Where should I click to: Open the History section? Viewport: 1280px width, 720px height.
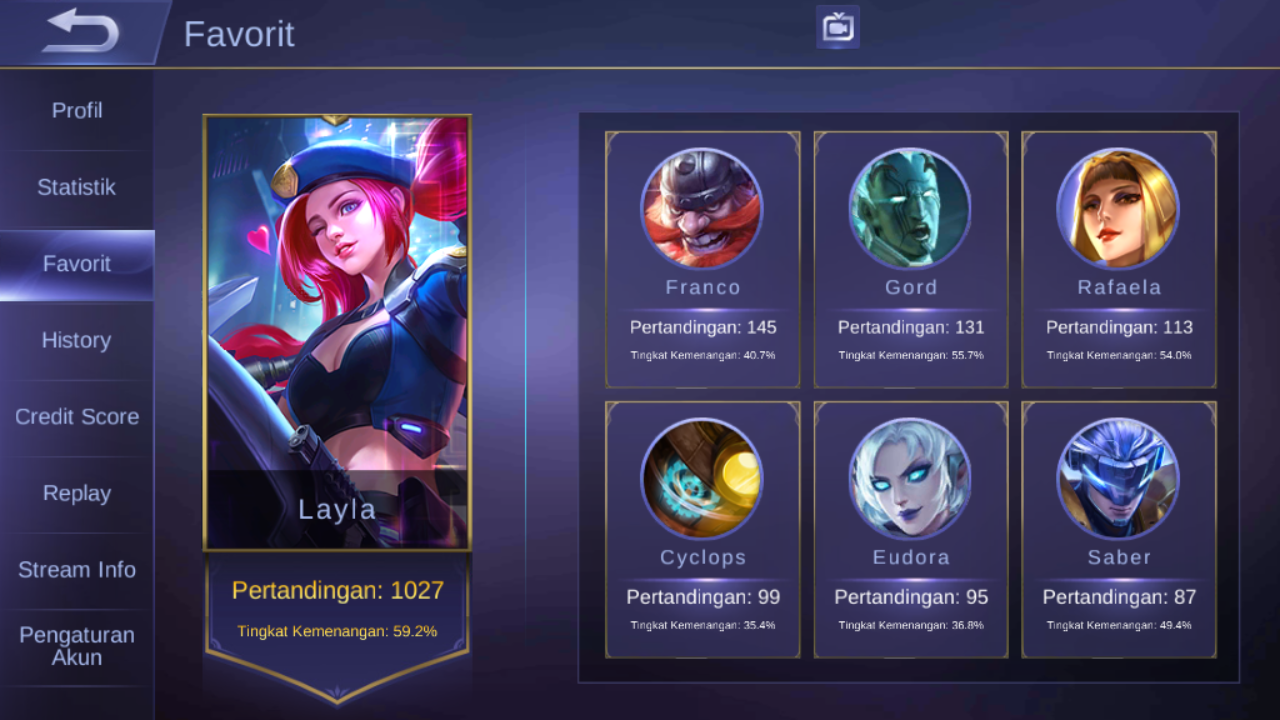(75, 340)
